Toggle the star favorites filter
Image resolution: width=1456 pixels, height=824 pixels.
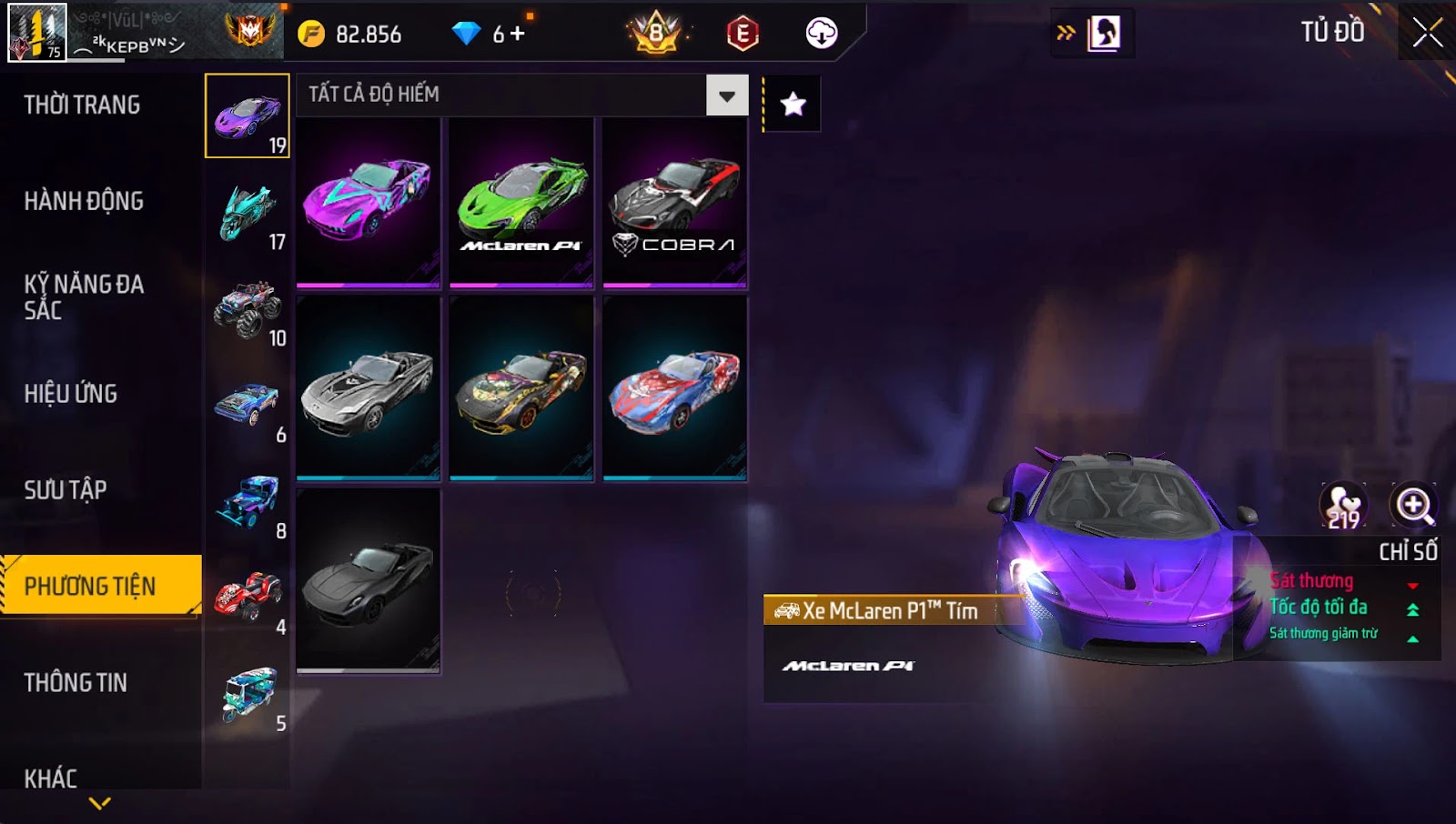[x=793, y=105]
